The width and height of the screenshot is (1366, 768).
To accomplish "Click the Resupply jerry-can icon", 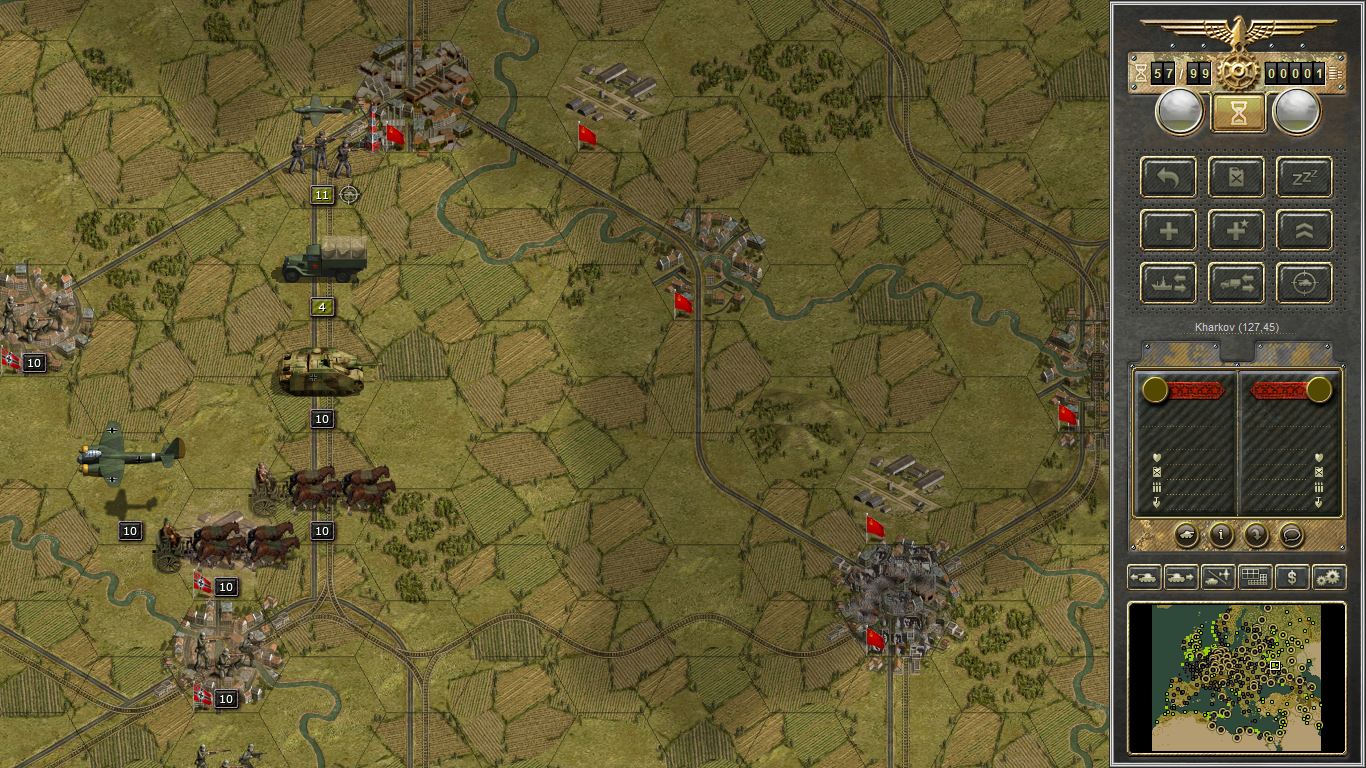I will coord(1236,177).
